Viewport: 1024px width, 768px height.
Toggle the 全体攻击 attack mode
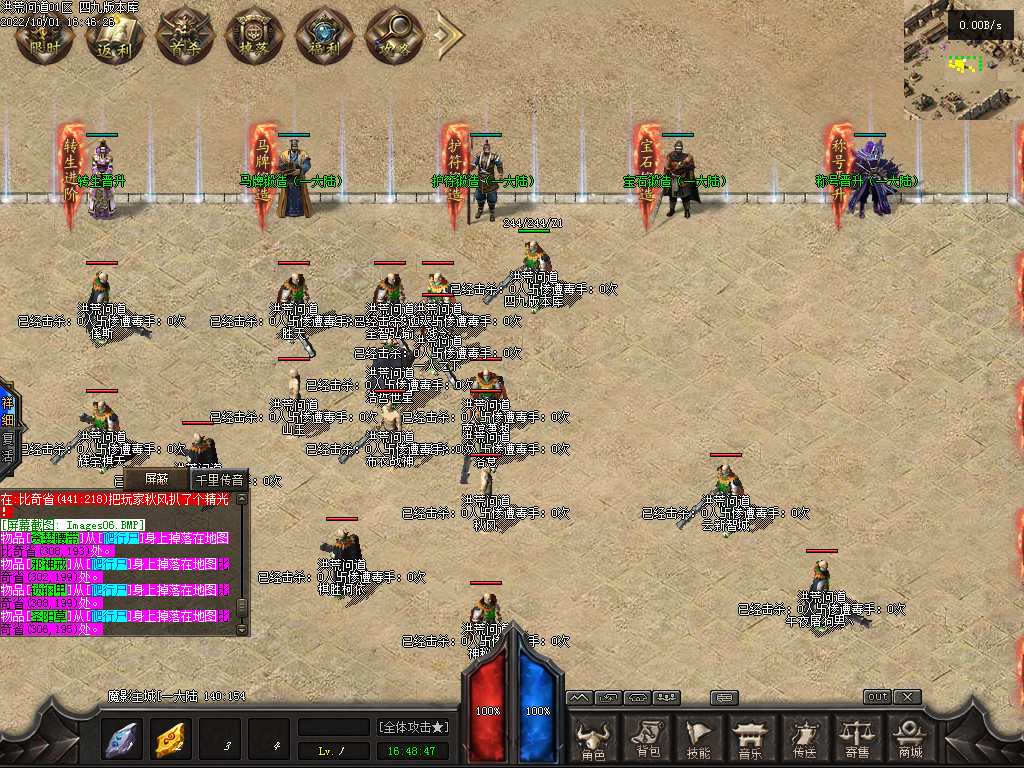point(413,726)
